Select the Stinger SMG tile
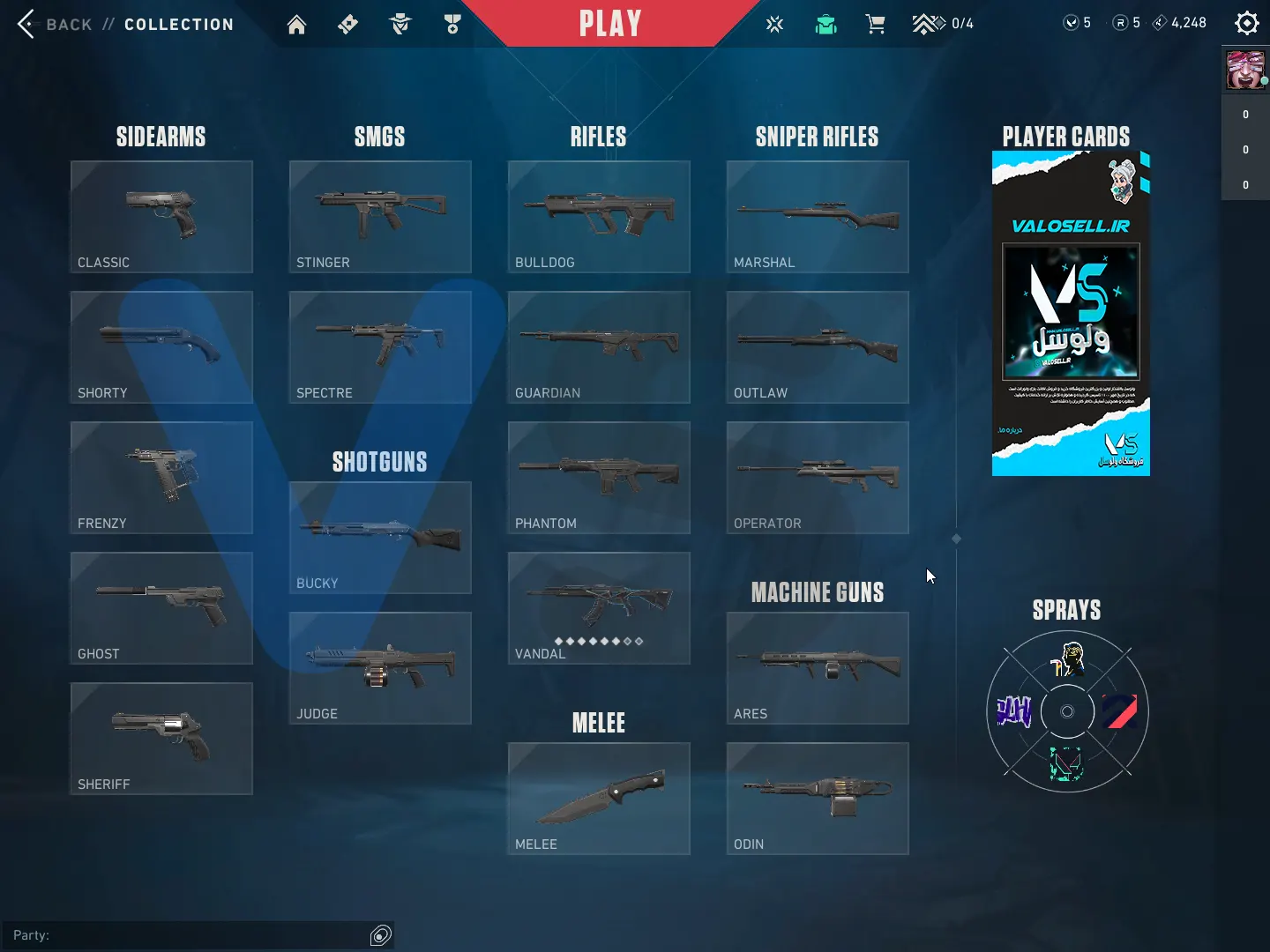Viewport: 1270px width, 952px height. pyautogui.click(x=380, y=217)
